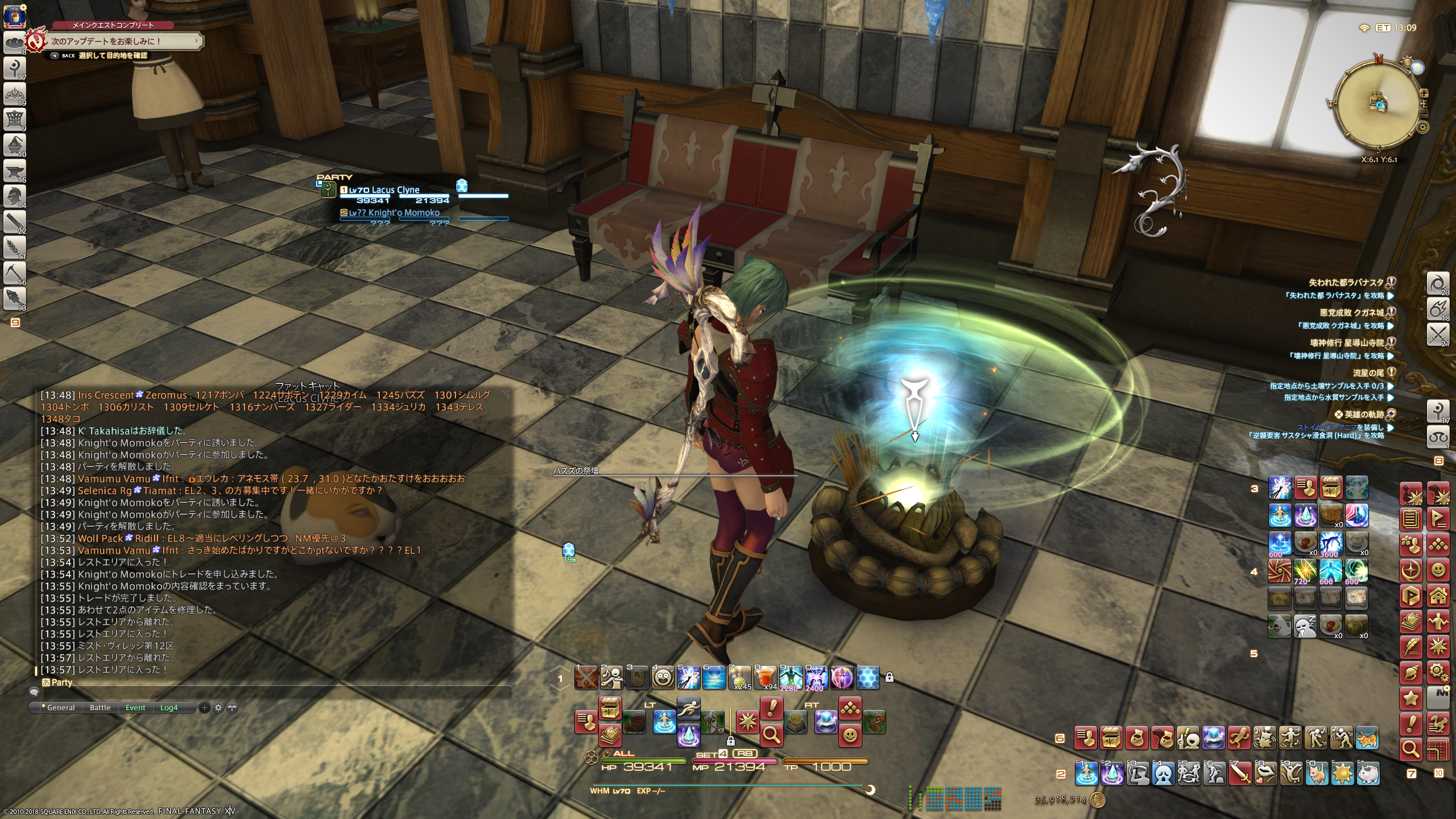
Task: Switch to the Battle chat tab
Action: click(x=100, y=708)
